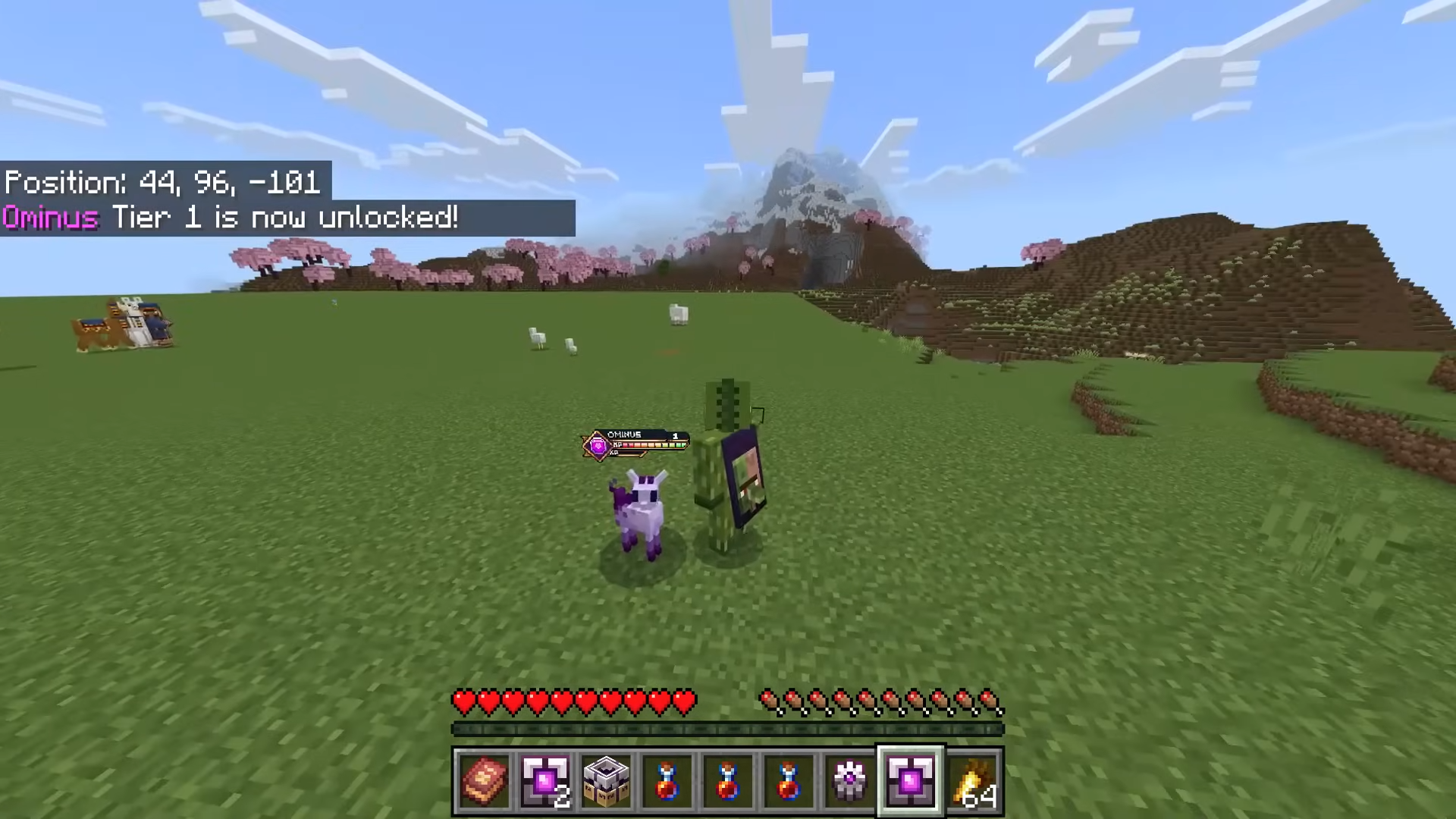Image resolution: width=1456 pixels, height=819 pixels.
Task: Select the enchanted book in the hotbar
Action: click(x=485, y=780)
